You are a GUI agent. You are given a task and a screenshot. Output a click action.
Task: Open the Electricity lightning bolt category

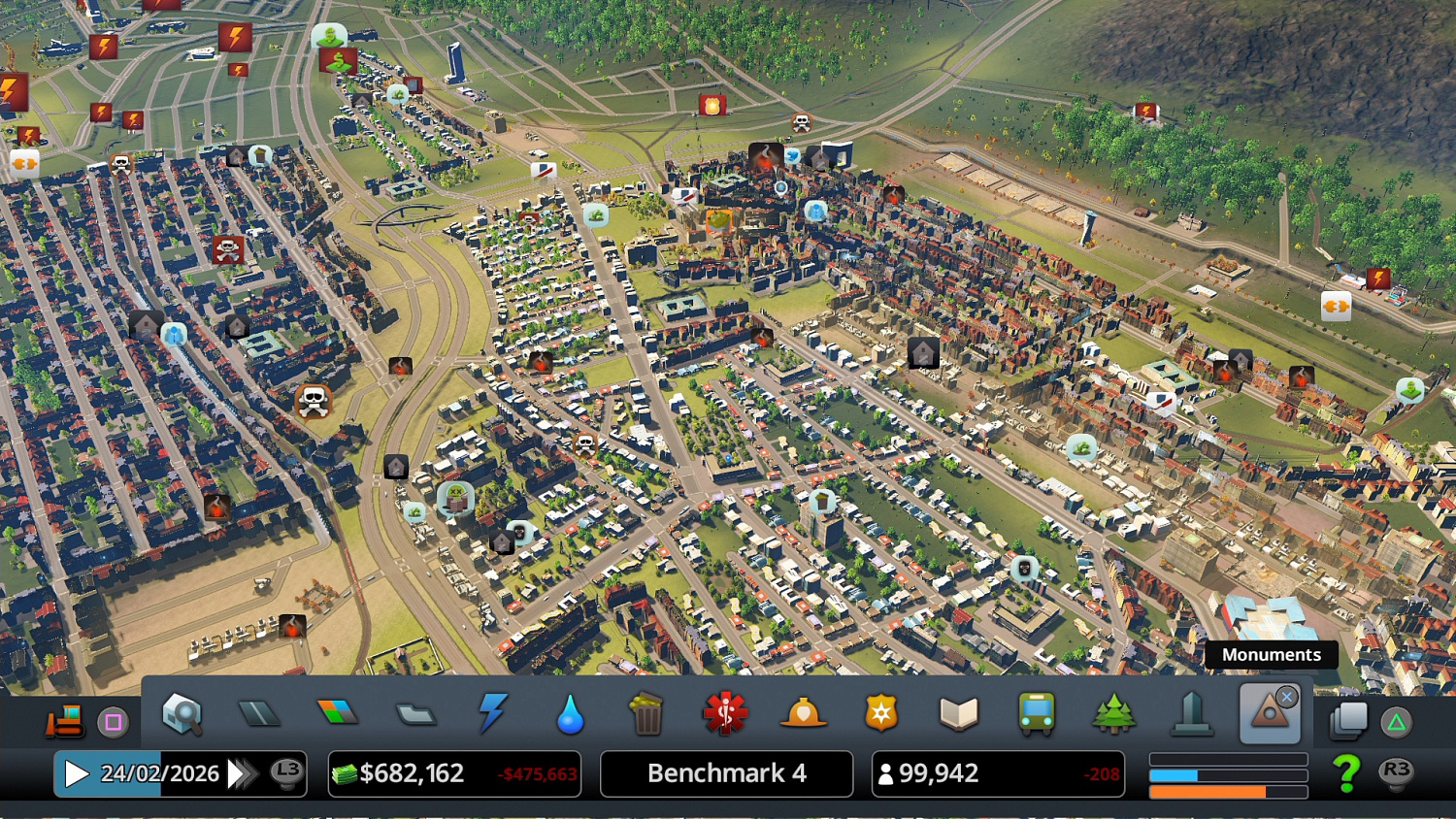point(493,713)
